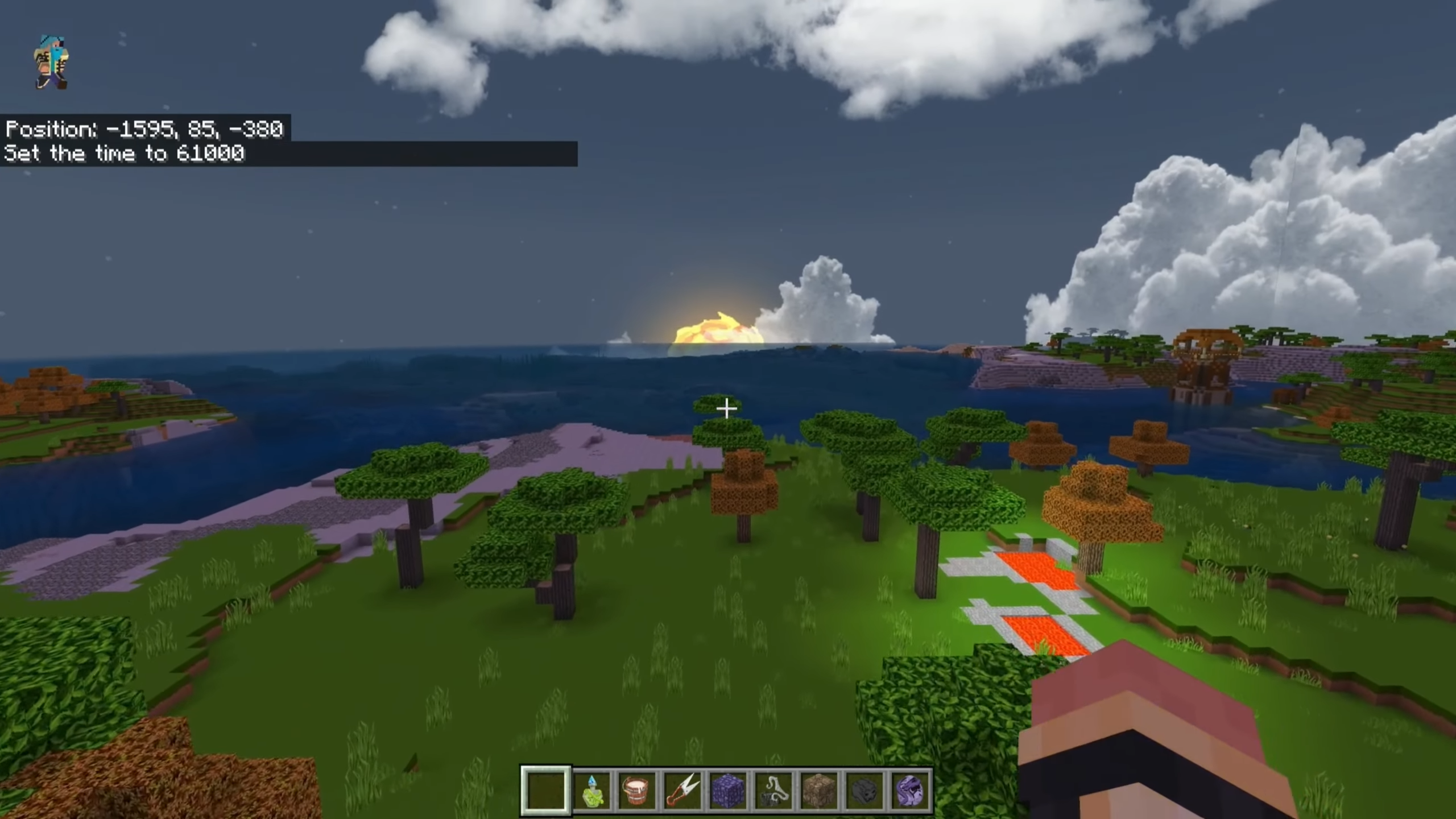1456x819 pixels.
Task: Equip the shears from the hotbar
Action: pos(682,791)
